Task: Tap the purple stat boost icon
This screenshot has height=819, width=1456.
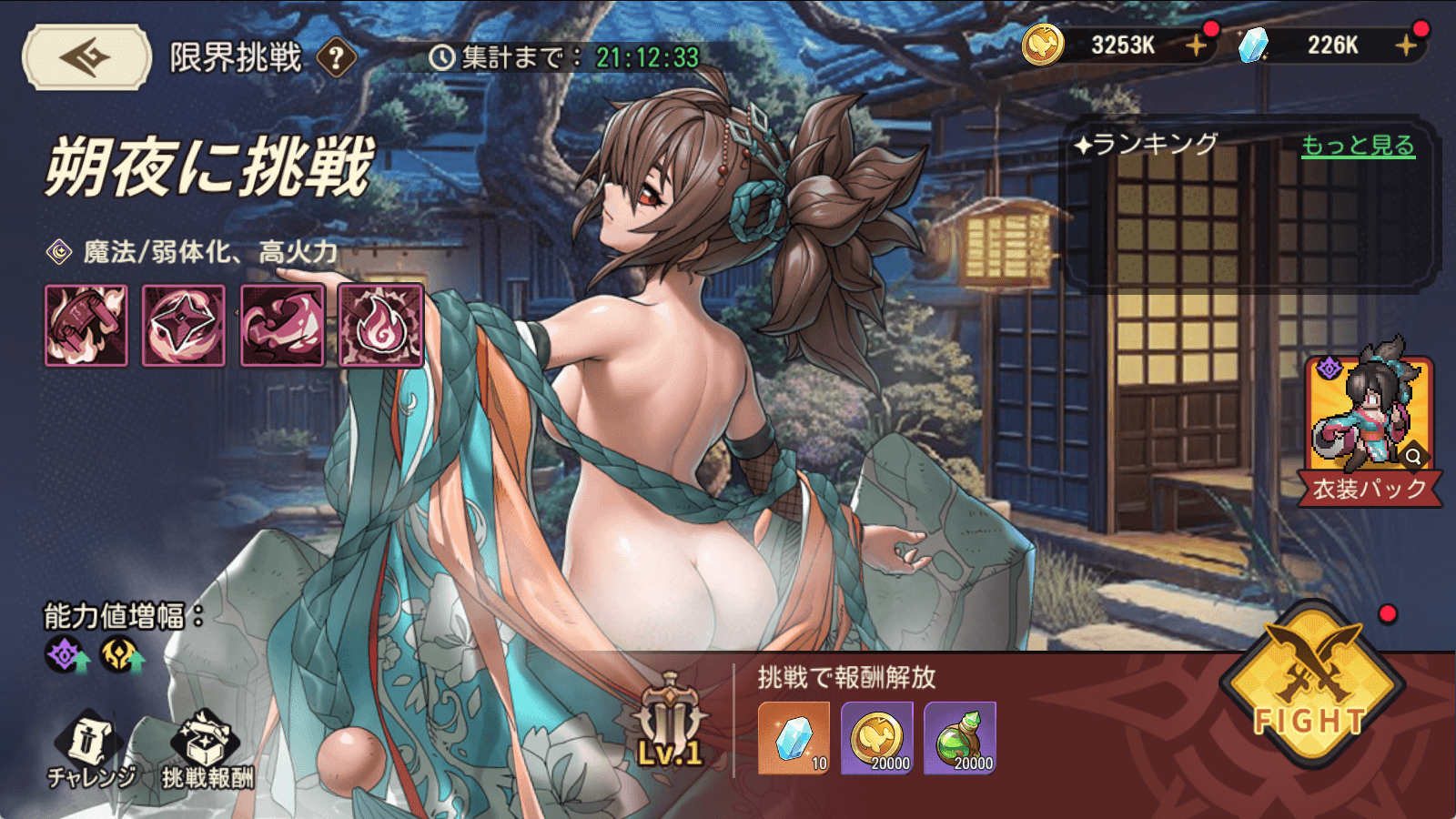Action: tap(67, 655)
